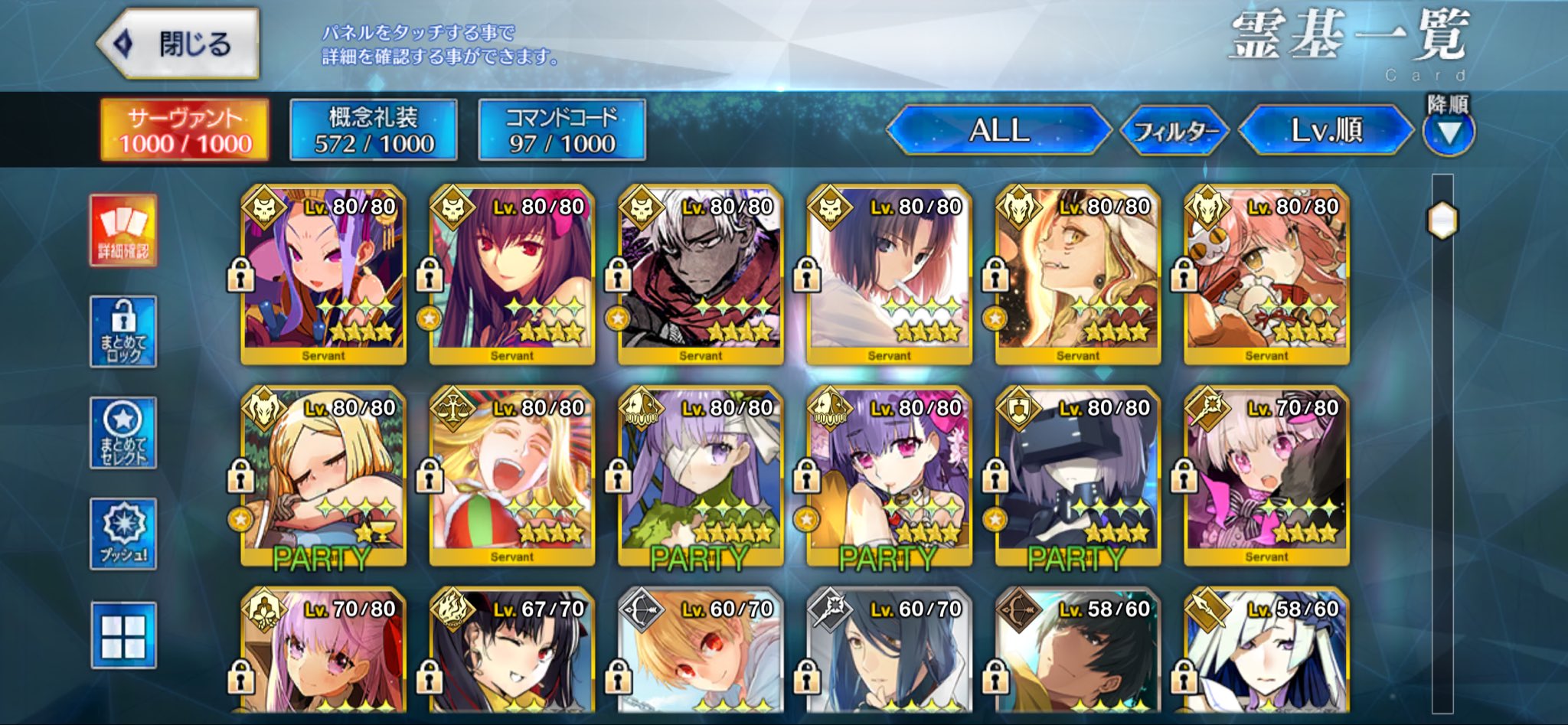
Task: Switch to the サーヴァント tab
Action: point(185,130)
